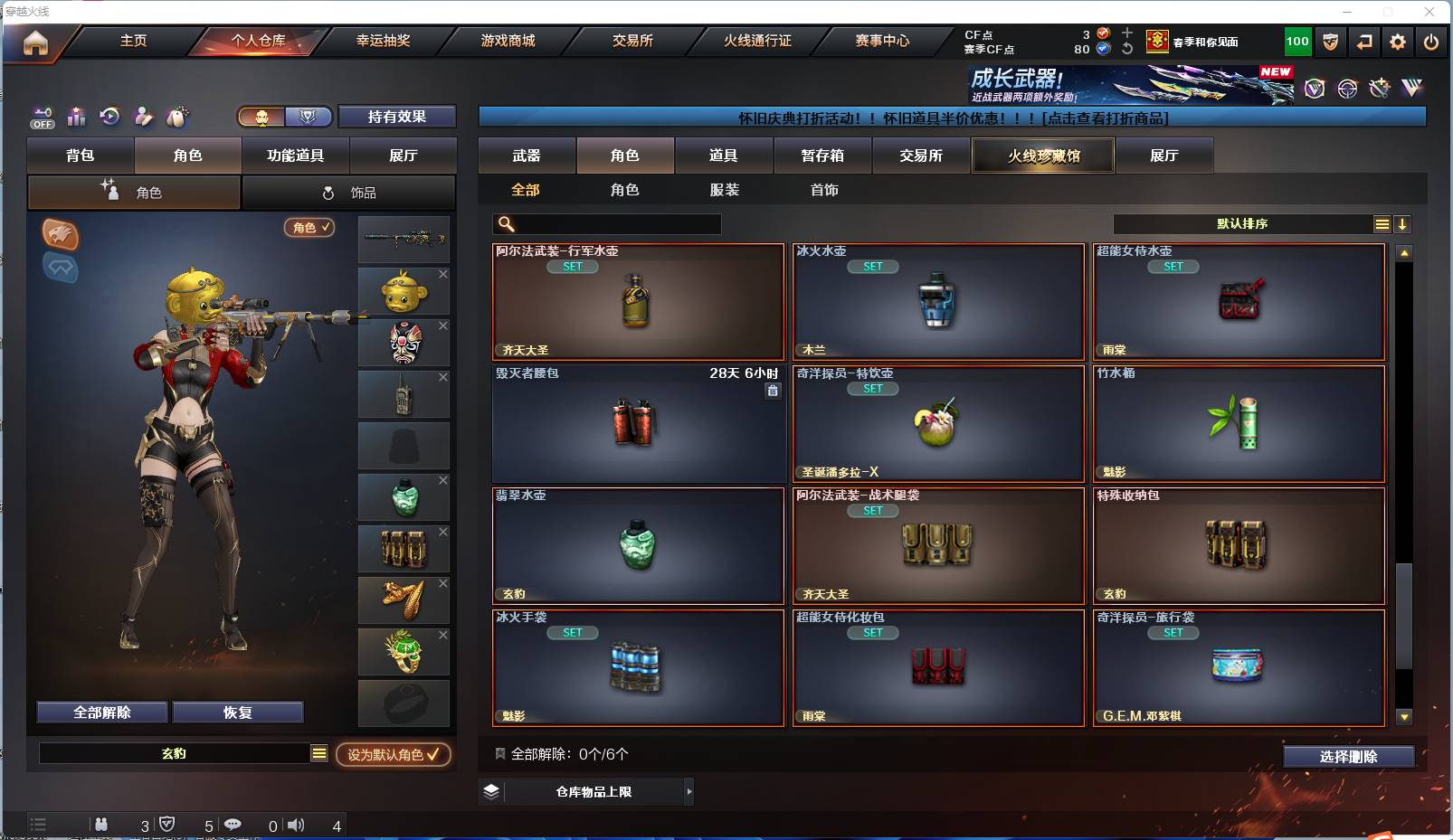Click the return arrow icon near settings
Screen dimensions: 1453x840
point(1365,42)
